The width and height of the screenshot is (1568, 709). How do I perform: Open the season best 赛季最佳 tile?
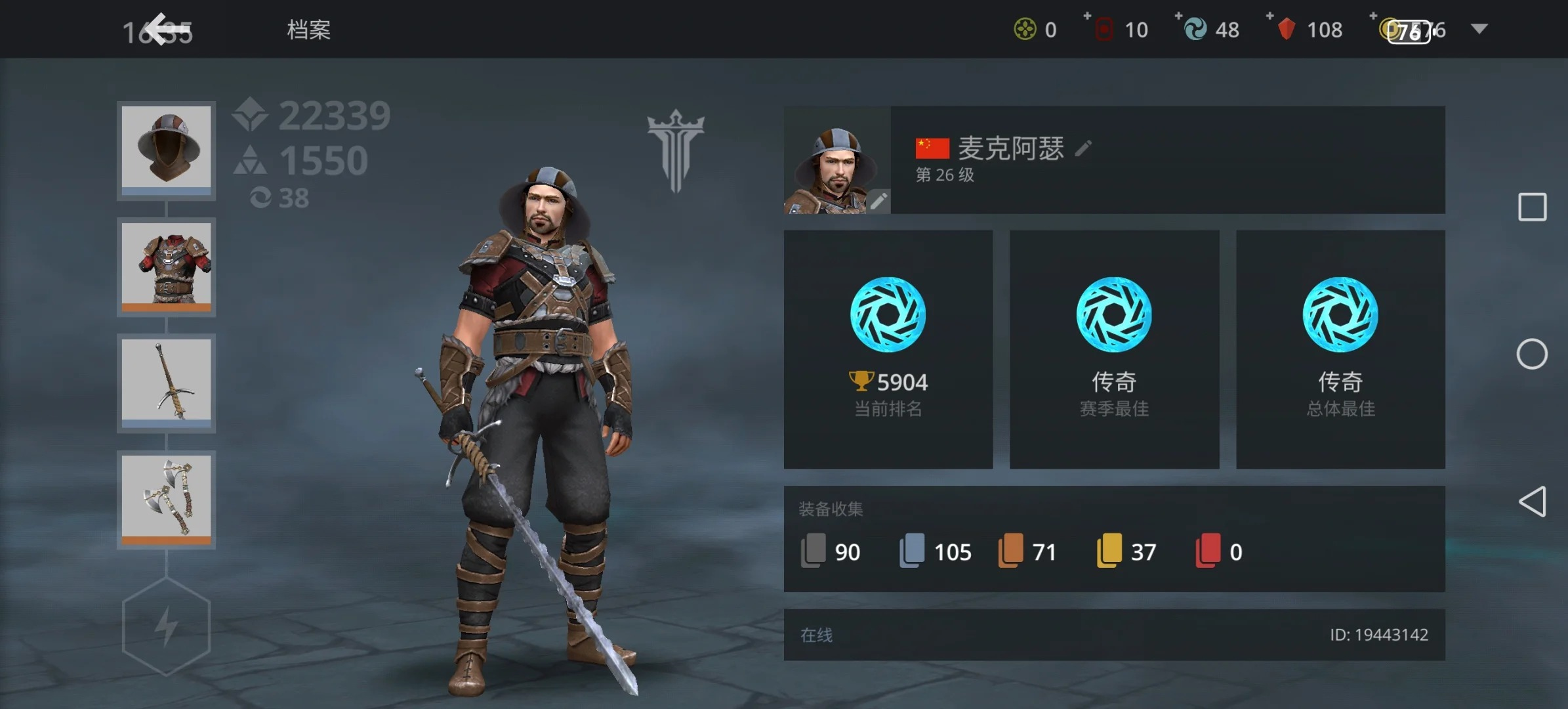pyautogui.click(x=1114, y=349)
